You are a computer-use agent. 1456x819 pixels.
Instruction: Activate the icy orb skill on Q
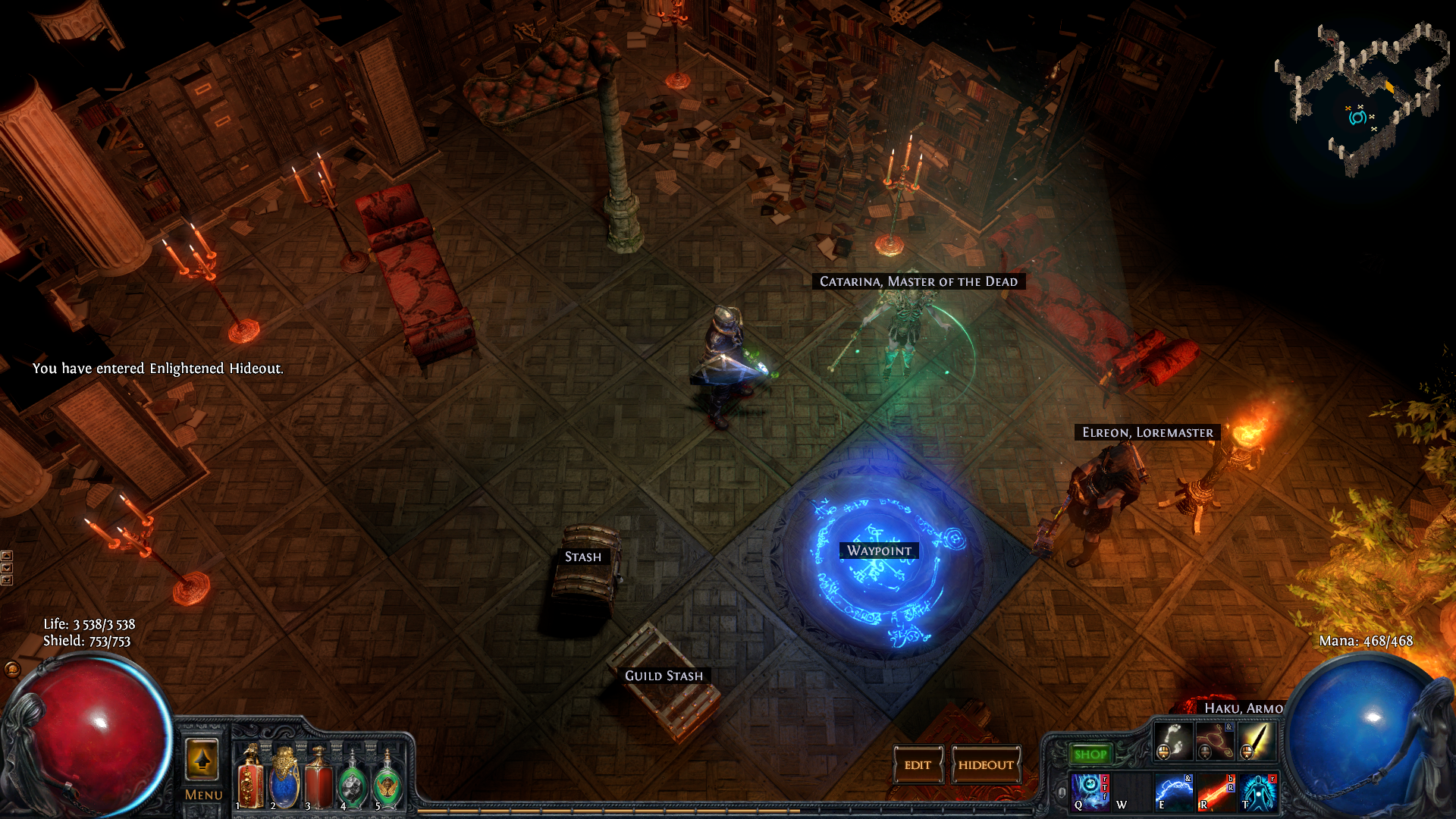coord(1090,791)
